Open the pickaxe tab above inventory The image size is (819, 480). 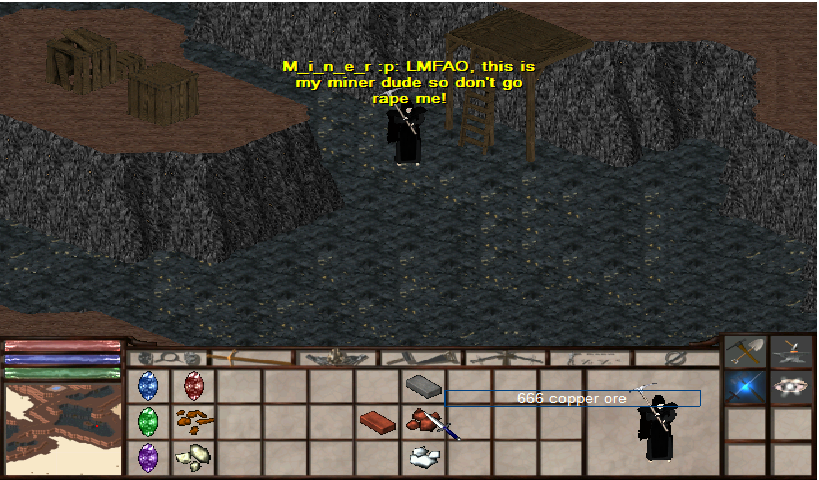click(251, 357)
